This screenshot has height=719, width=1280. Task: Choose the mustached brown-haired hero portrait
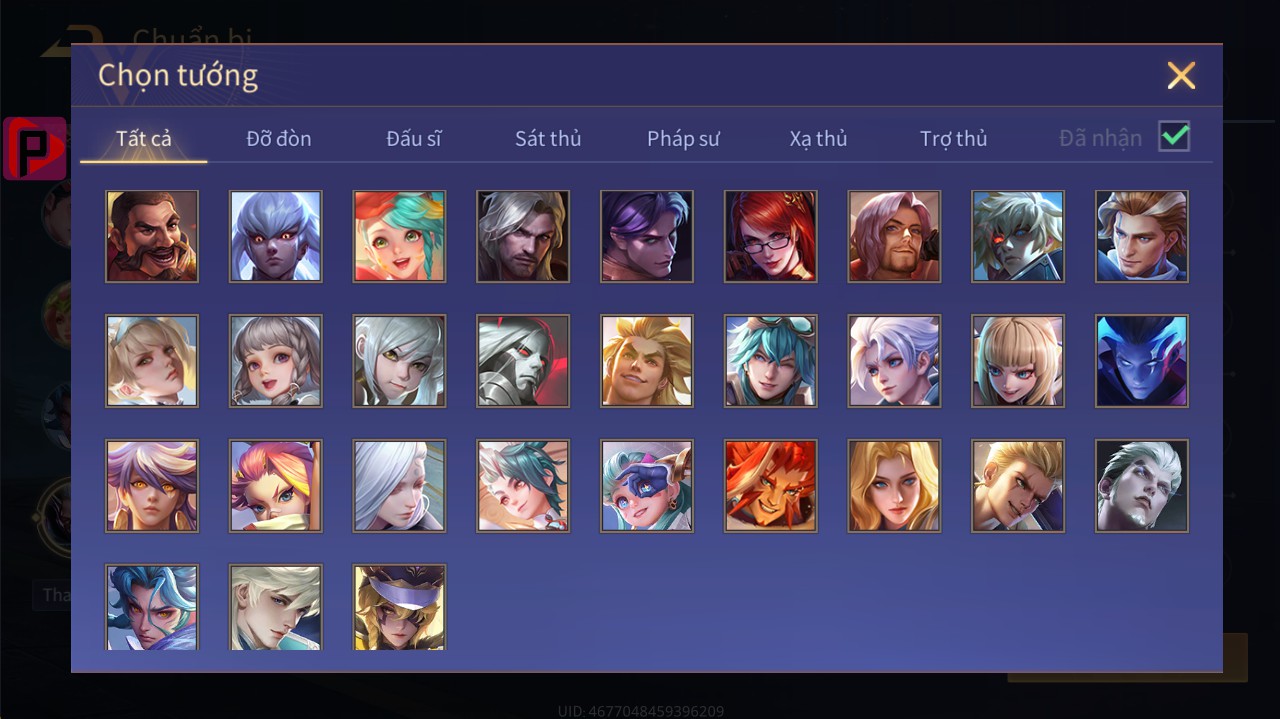[x=152, y=237]
